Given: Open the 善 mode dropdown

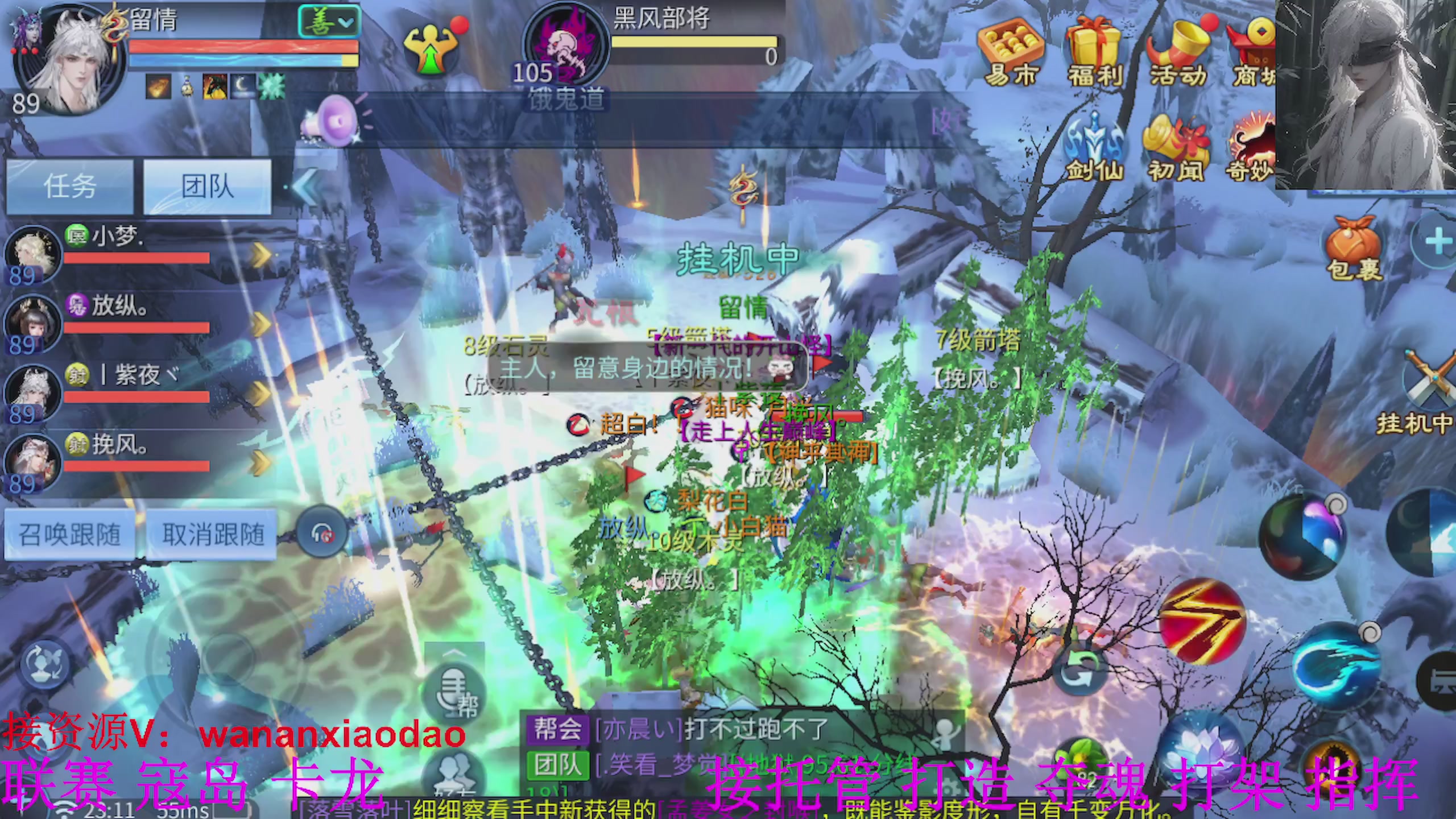Looking at the screenshot, I should [x=329, y=23].
